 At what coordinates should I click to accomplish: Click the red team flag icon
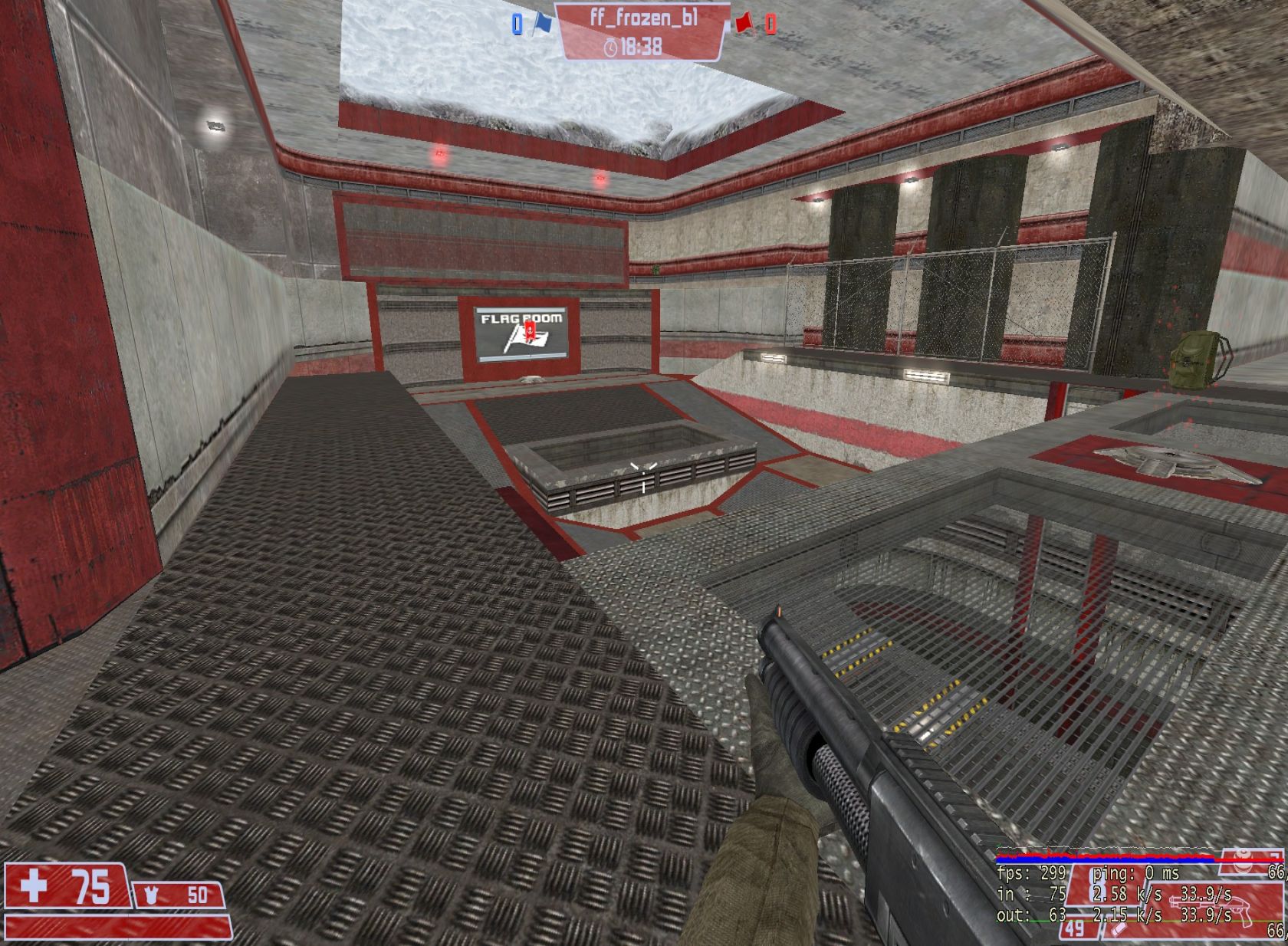742,24
